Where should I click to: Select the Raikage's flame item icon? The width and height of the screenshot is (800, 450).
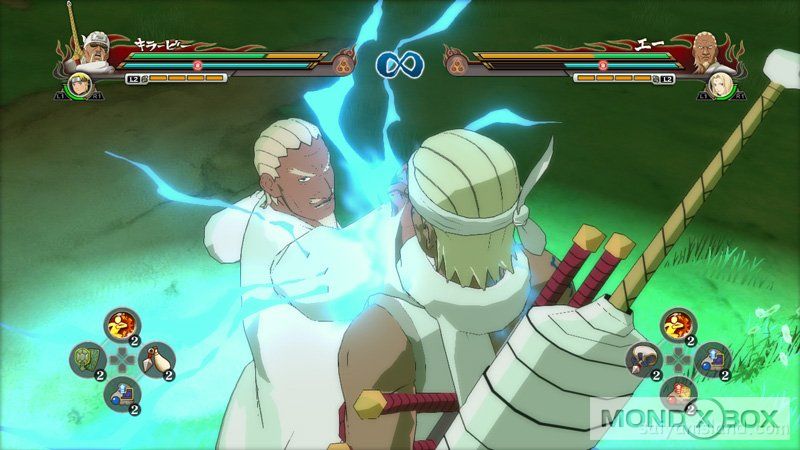click(676, 323)
